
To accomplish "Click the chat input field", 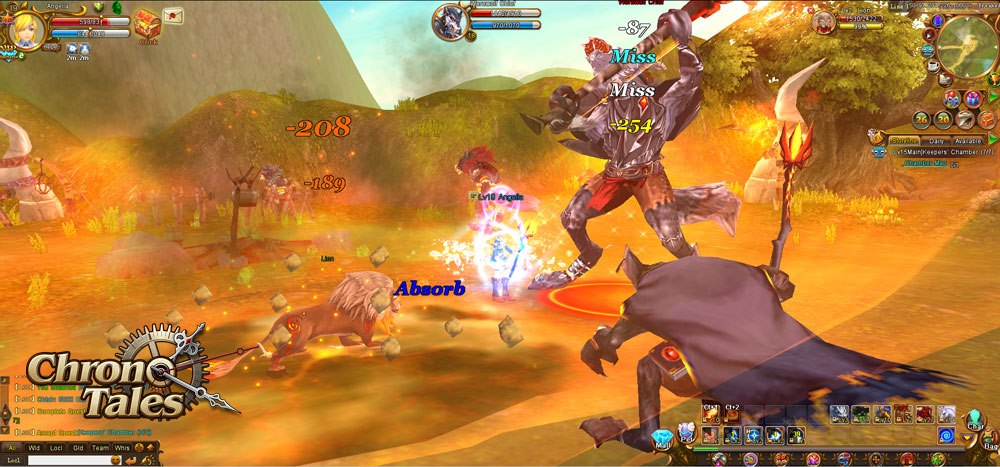I will pyautogui.click(x=70, y=460).
